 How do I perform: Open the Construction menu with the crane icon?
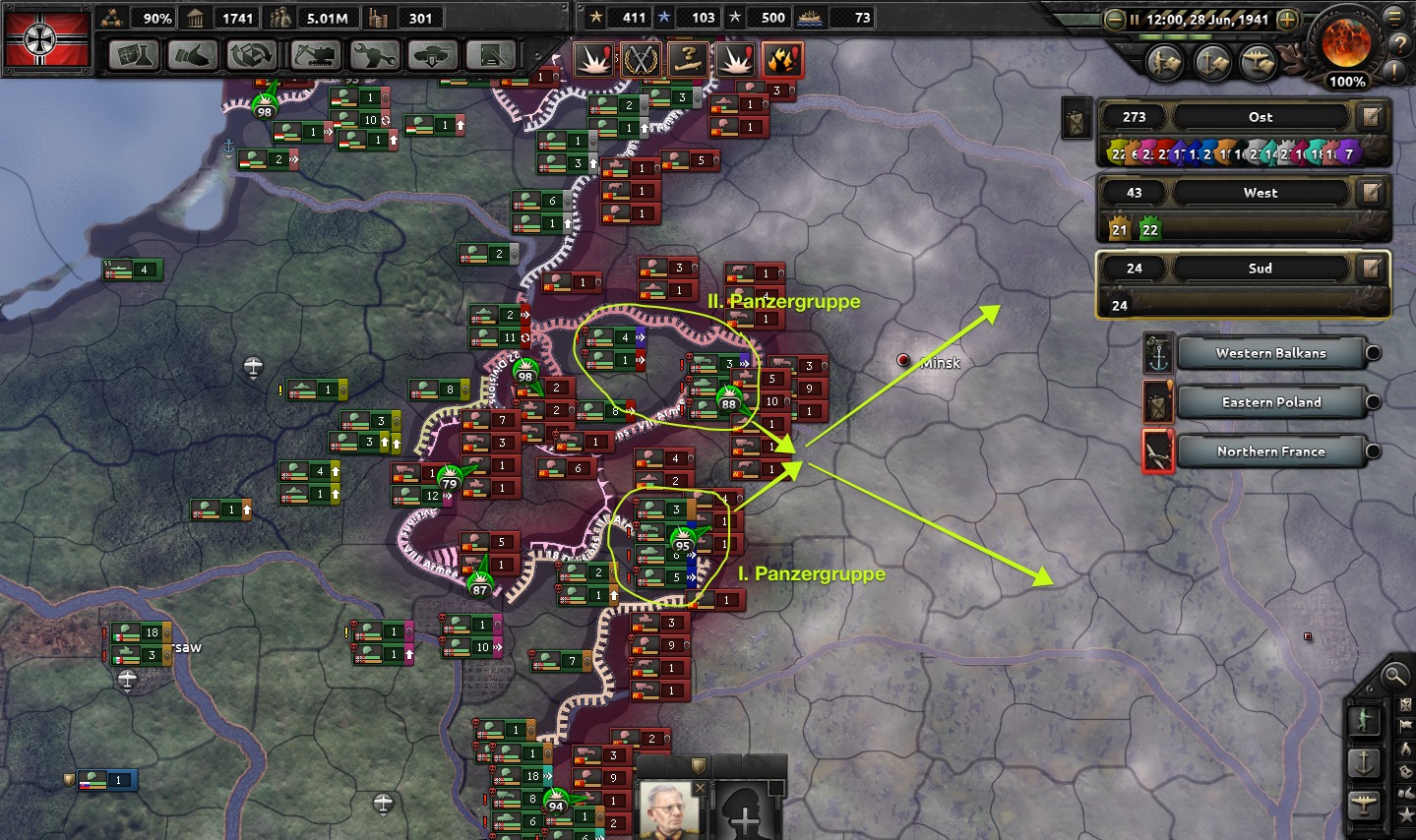click(314, 55)
